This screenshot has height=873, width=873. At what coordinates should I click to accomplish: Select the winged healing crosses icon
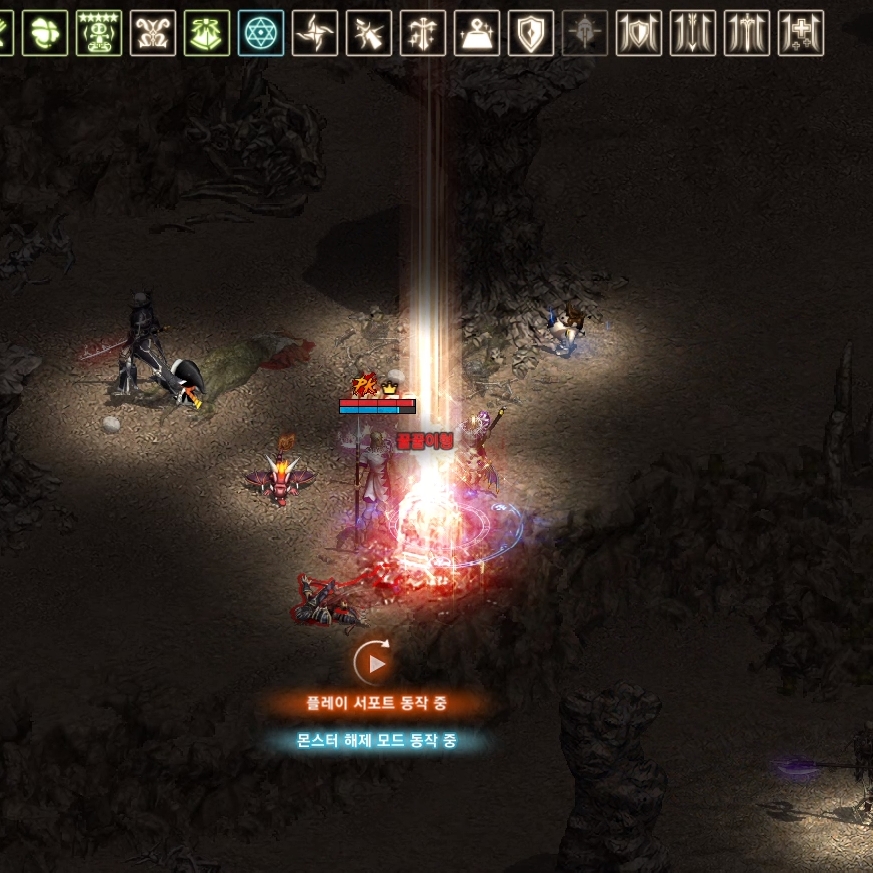(801, 33)
